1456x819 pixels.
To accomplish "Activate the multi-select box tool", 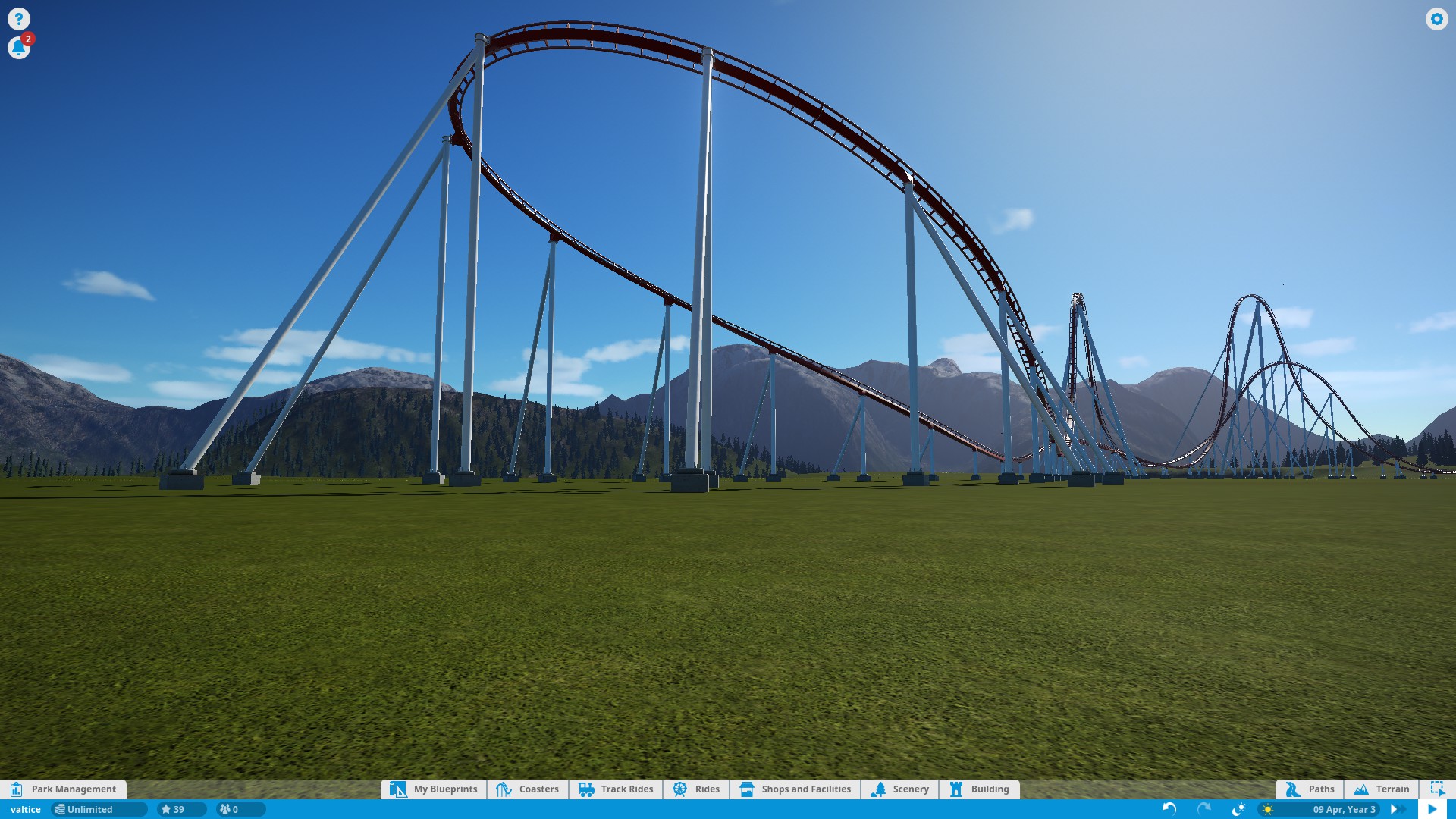I will [1437, 789].
